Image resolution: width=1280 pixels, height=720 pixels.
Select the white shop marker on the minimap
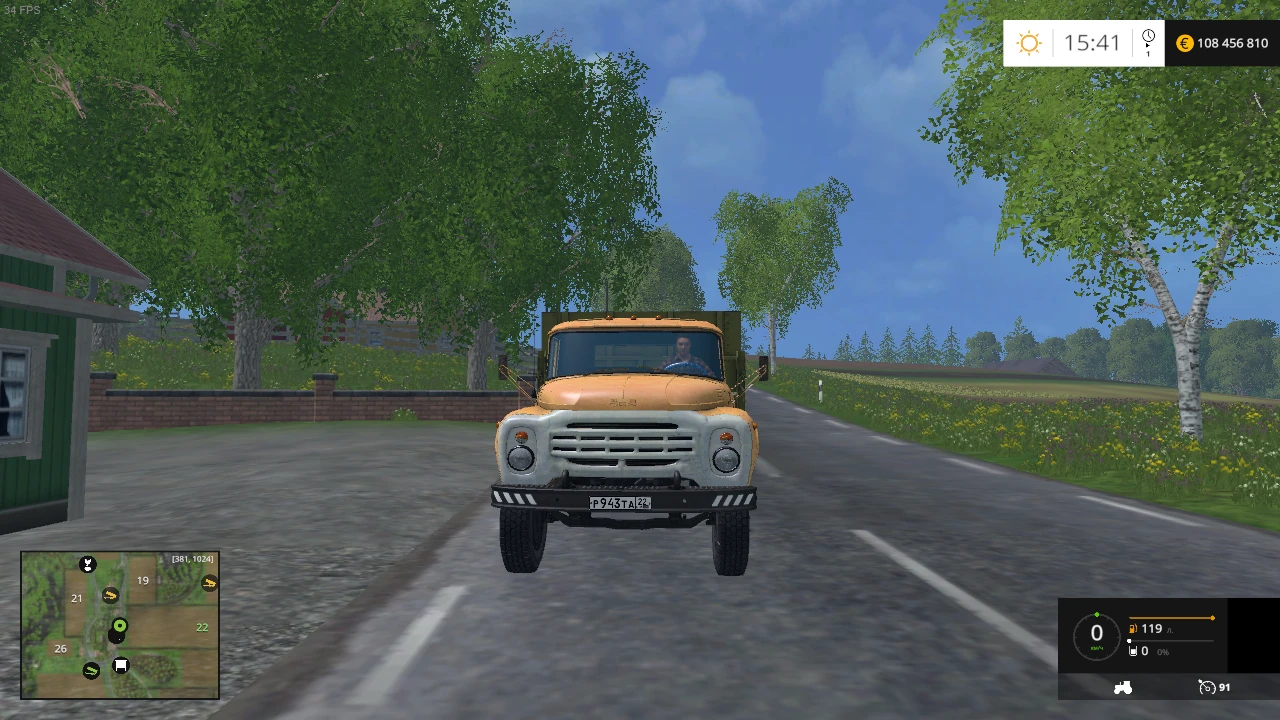tap(120, 665)
